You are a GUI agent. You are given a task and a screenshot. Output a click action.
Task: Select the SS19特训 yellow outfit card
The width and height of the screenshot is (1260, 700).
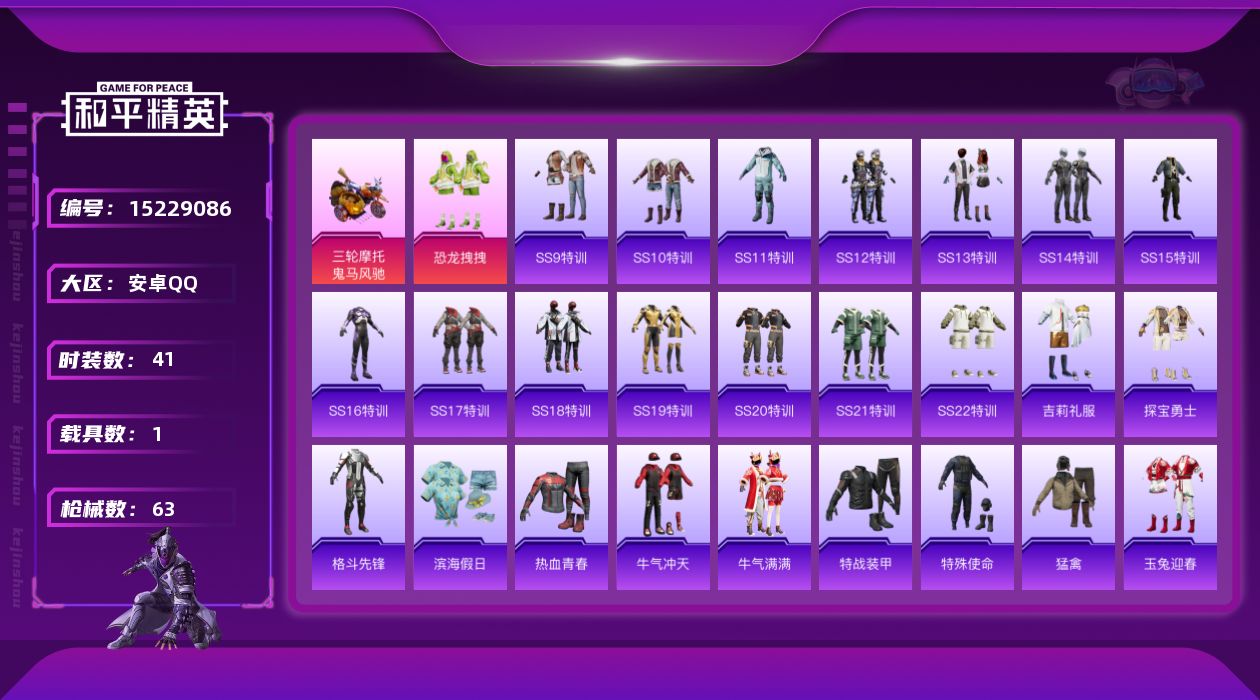pyautogui.click(x=663, y=364)
